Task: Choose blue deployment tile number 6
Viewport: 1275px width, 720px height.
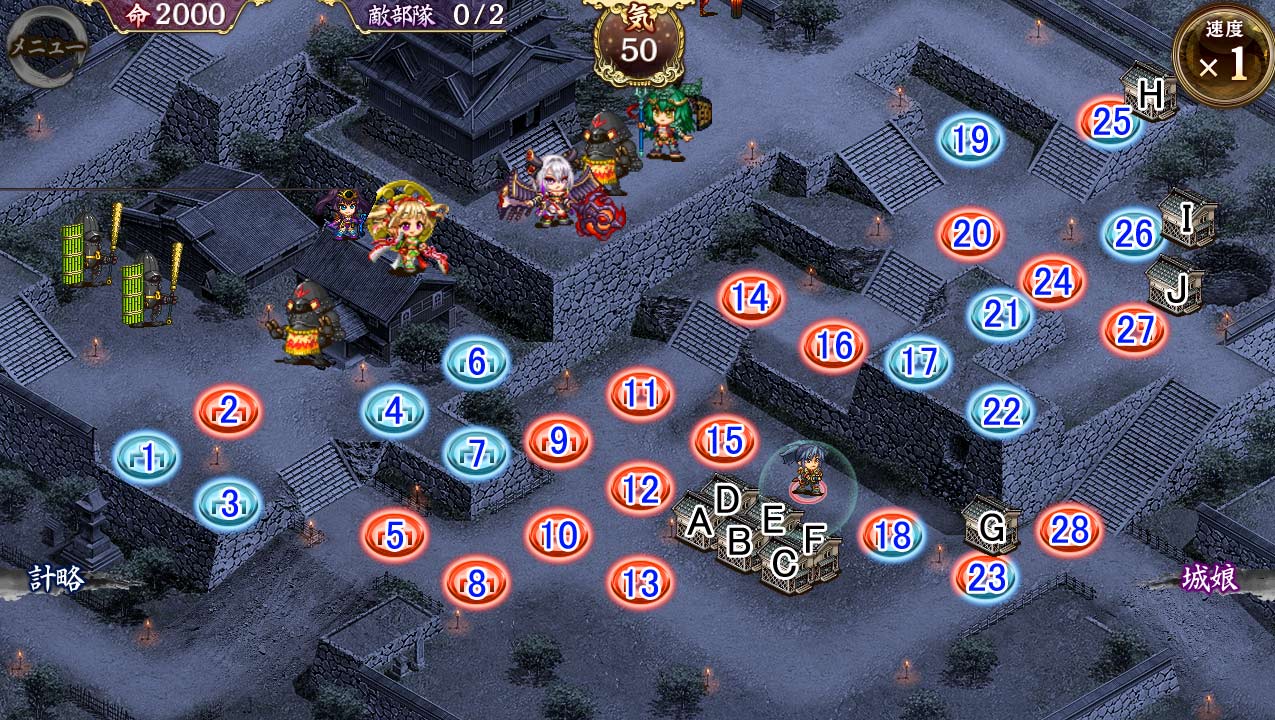Action: click(476, 363)
